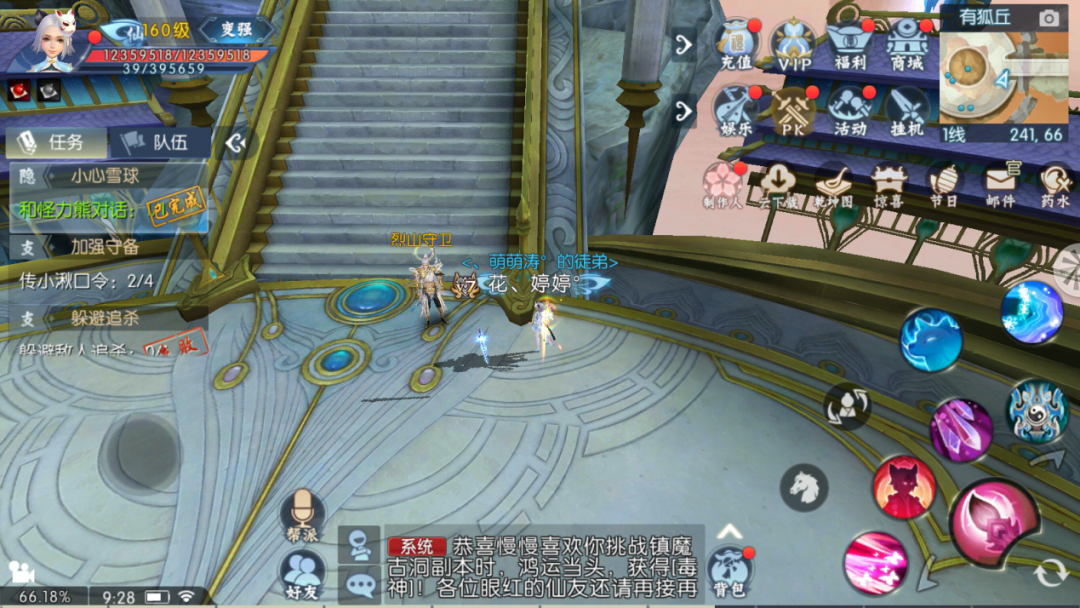Viewport: 1080px width, 608px height.
Task: Mount up with the horse icon
Action: (x=804, y=487)
